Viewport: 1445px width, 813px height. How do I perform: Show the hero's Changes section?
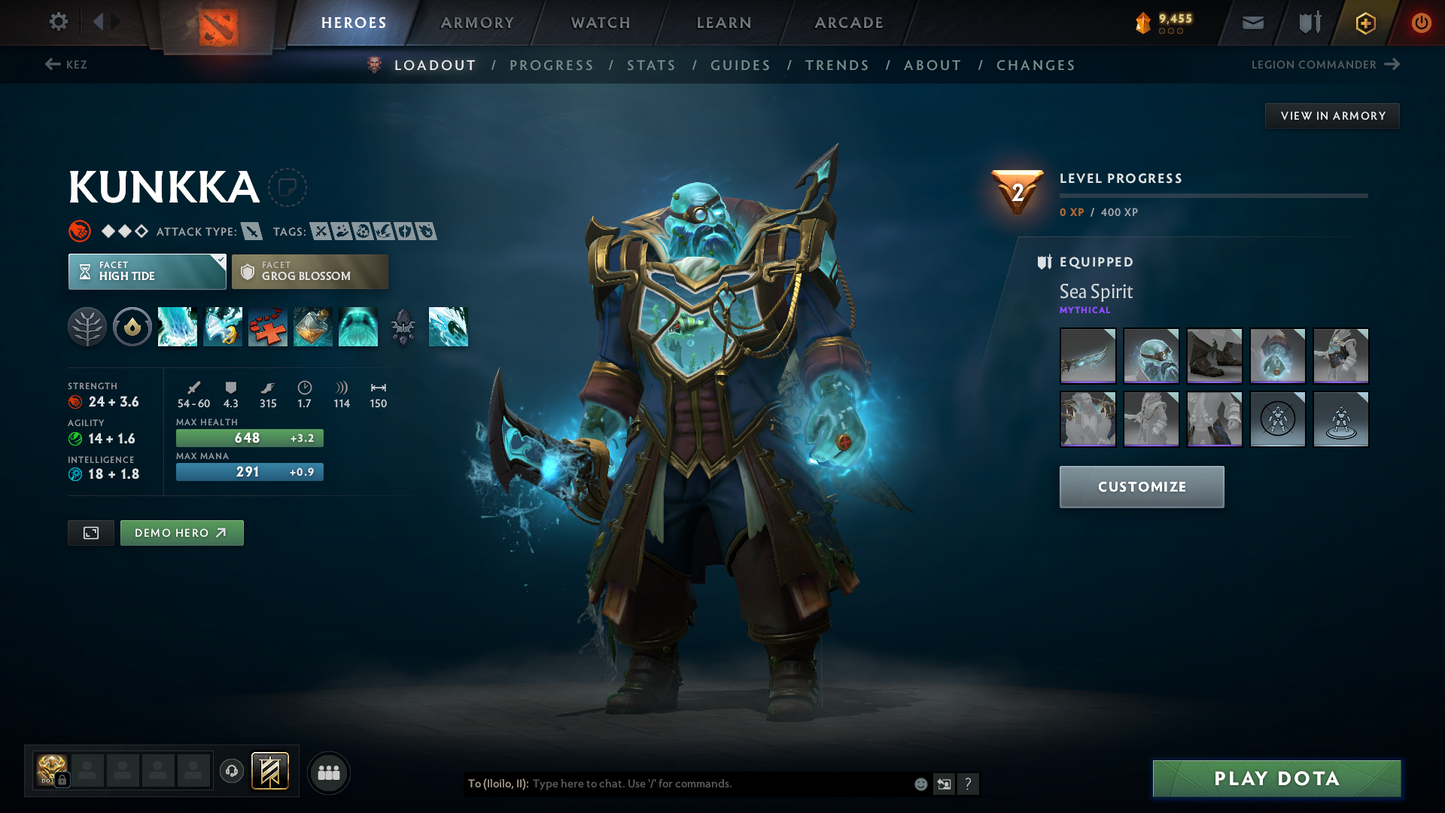[1035, 65]
